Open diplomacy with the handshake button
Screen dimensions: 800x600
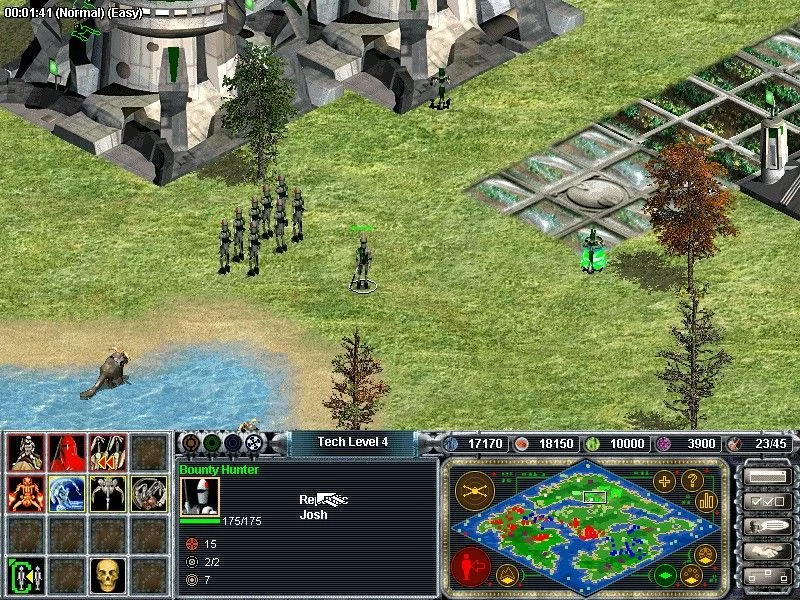763,551
